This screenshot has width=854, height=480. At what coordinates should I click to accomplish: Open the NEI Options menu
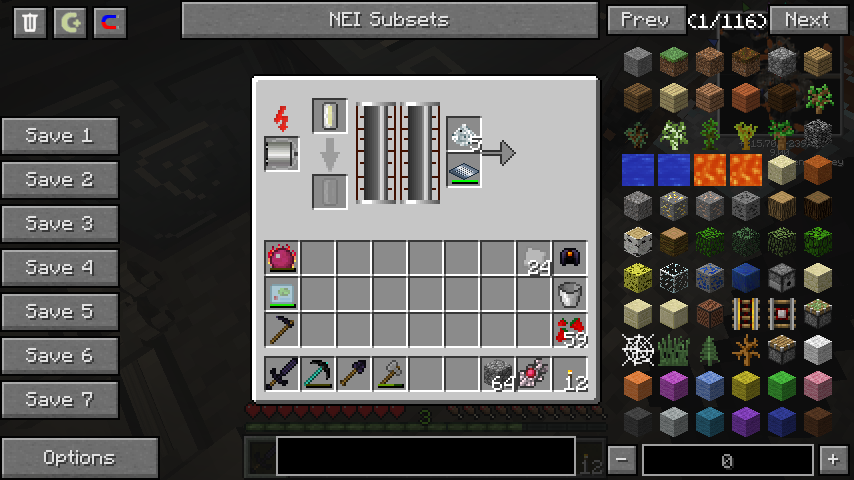tap(79, 458)
